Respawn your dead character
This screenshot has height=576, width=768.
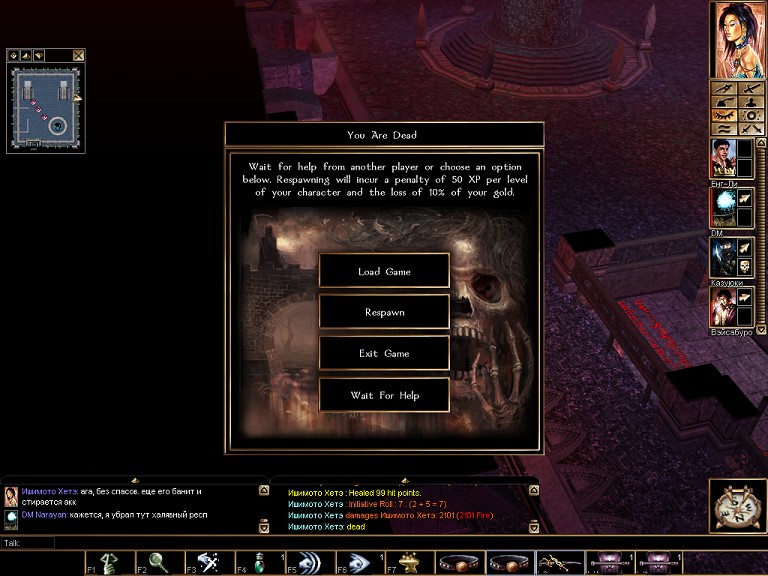tap(384, 312)
